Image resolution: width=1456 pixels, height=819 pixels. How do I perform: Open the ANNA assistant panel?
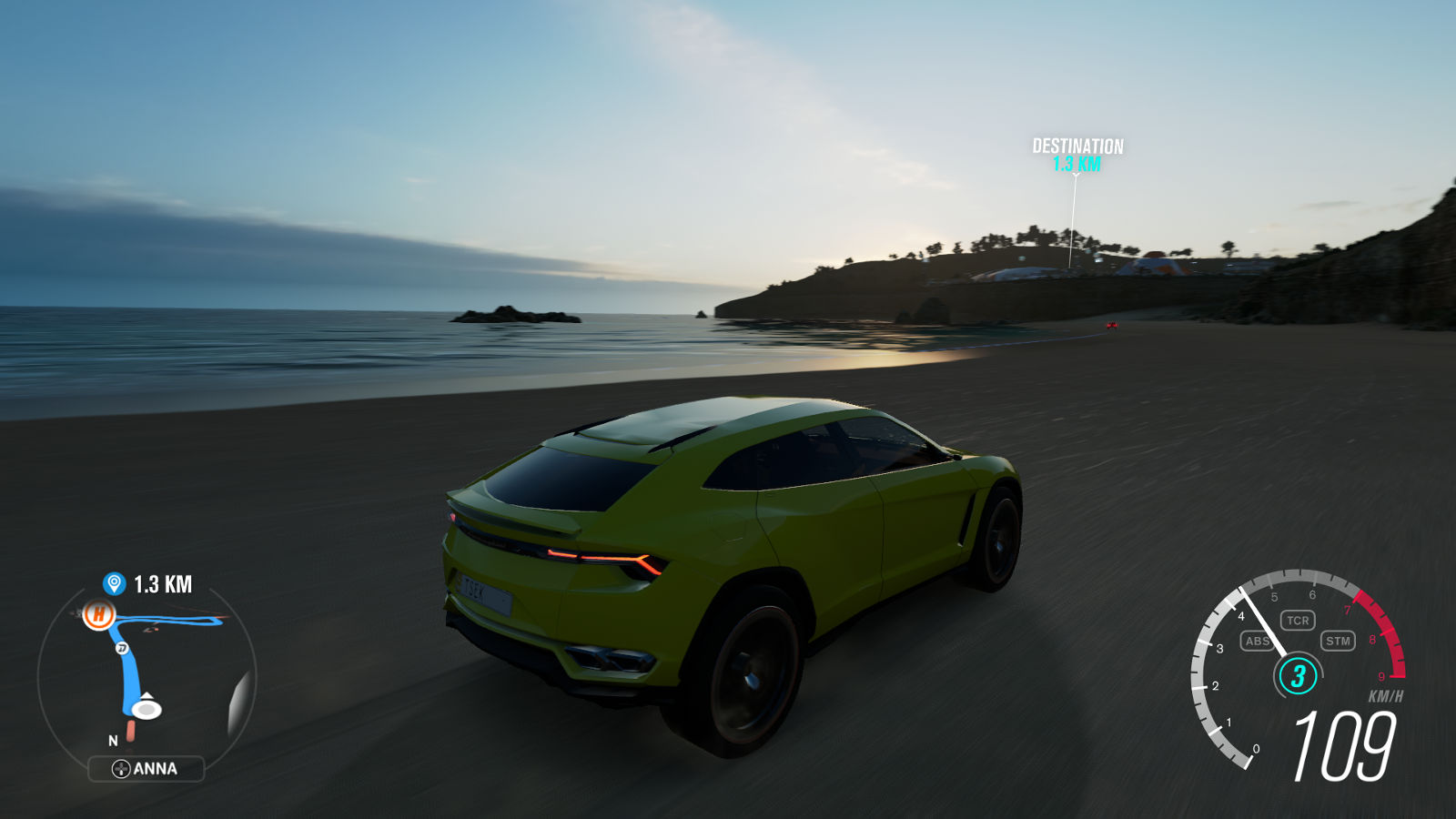coord(146,768)
